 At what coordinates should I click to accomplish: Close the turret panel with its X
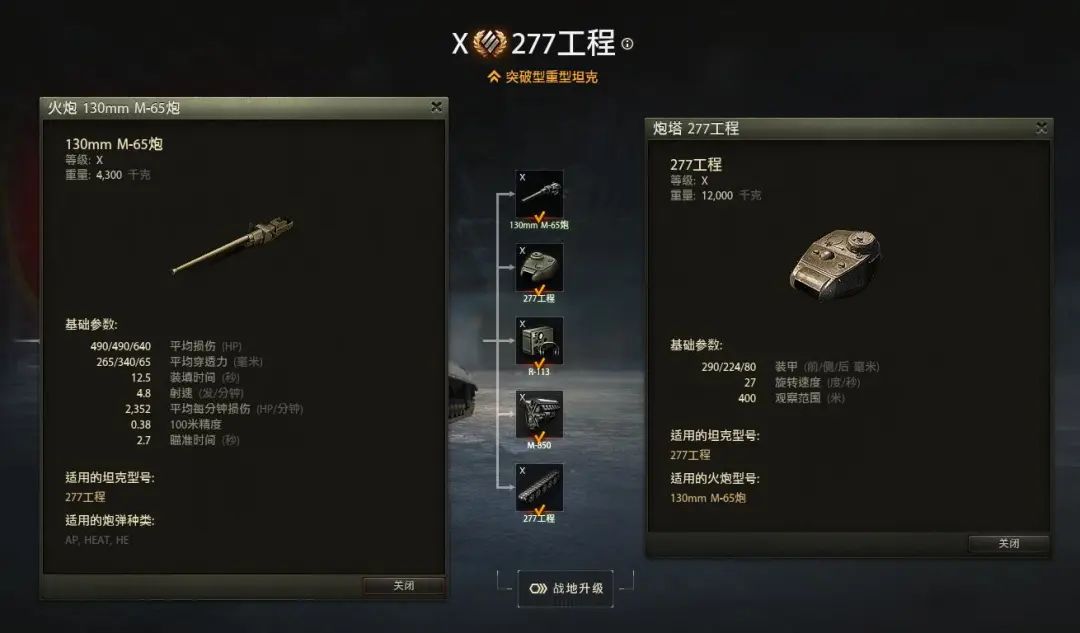click(1041, 128)
